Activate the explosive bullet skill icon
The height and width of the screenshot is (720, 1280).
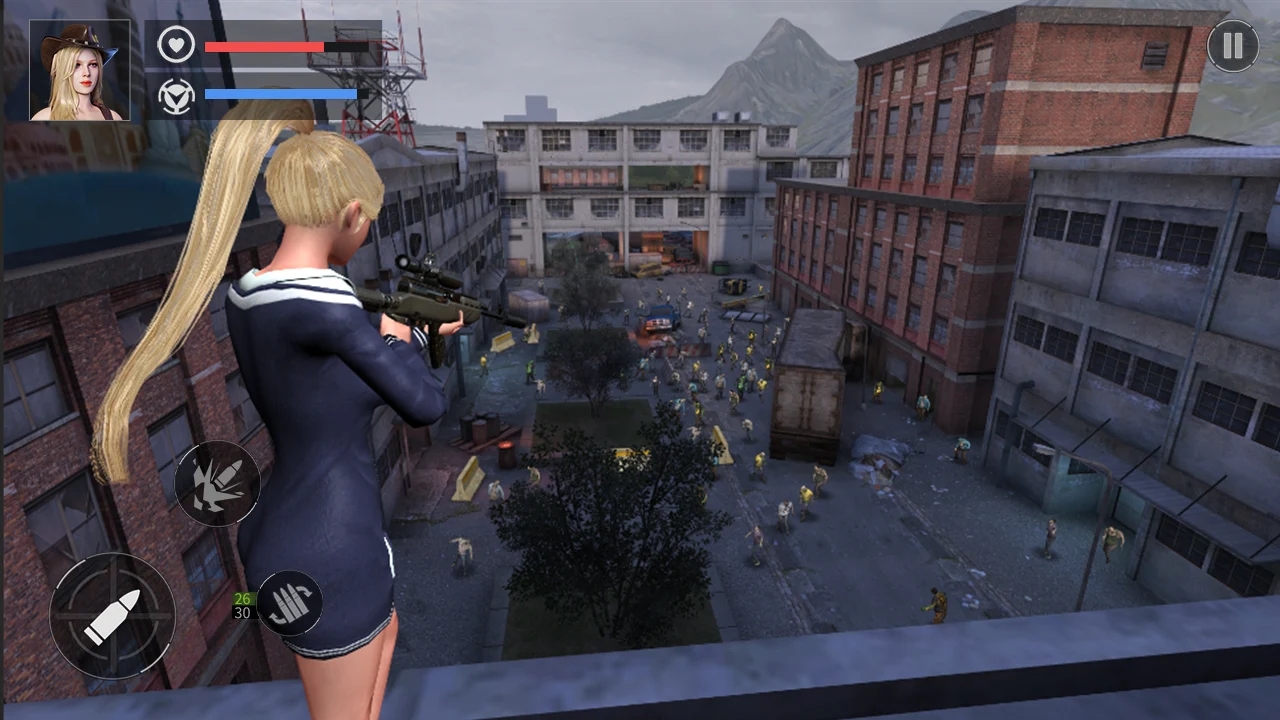pos(217,484)
